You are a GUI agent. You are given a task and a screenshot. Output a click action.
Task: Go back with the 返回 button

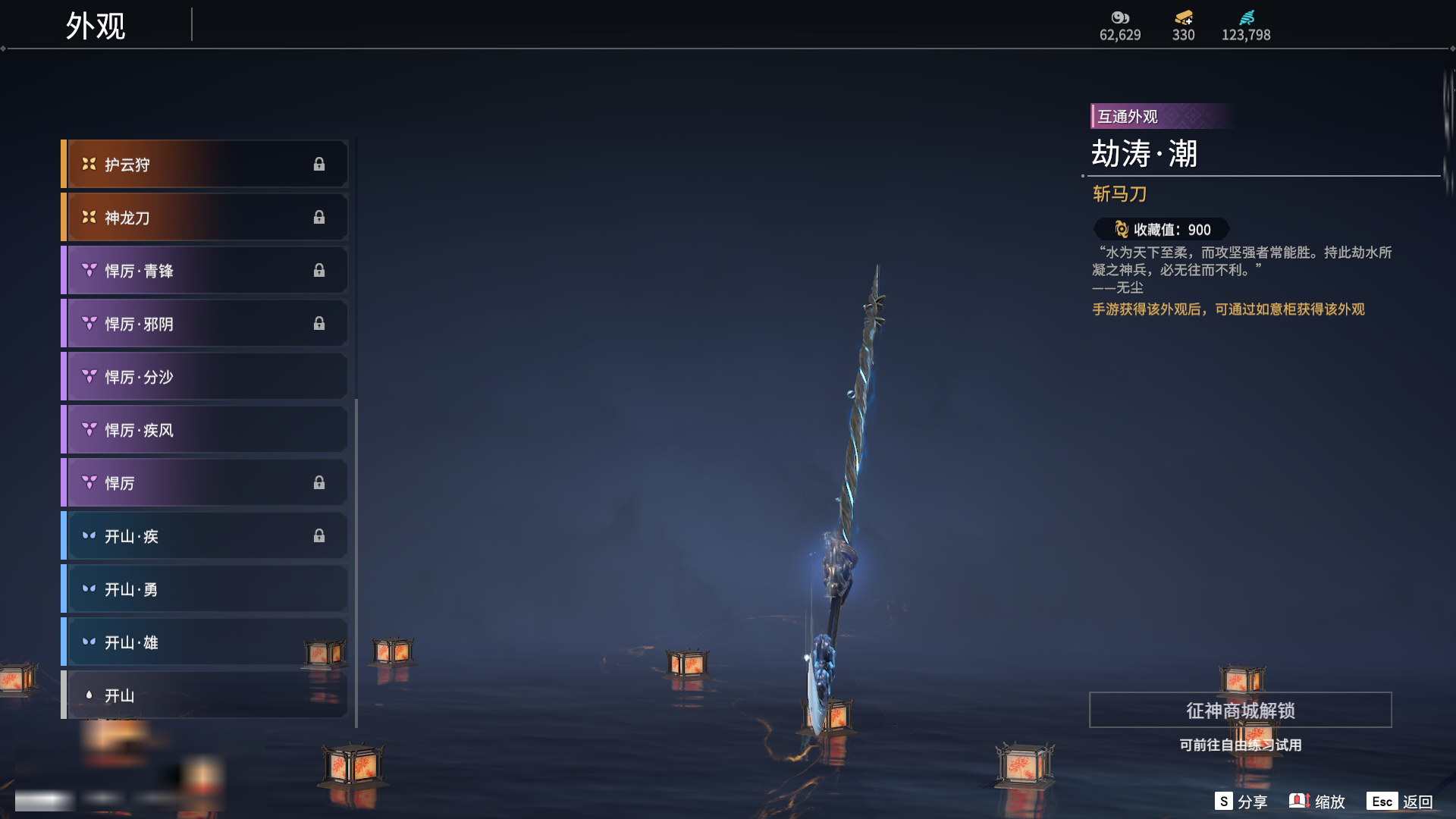[1400, 802]
